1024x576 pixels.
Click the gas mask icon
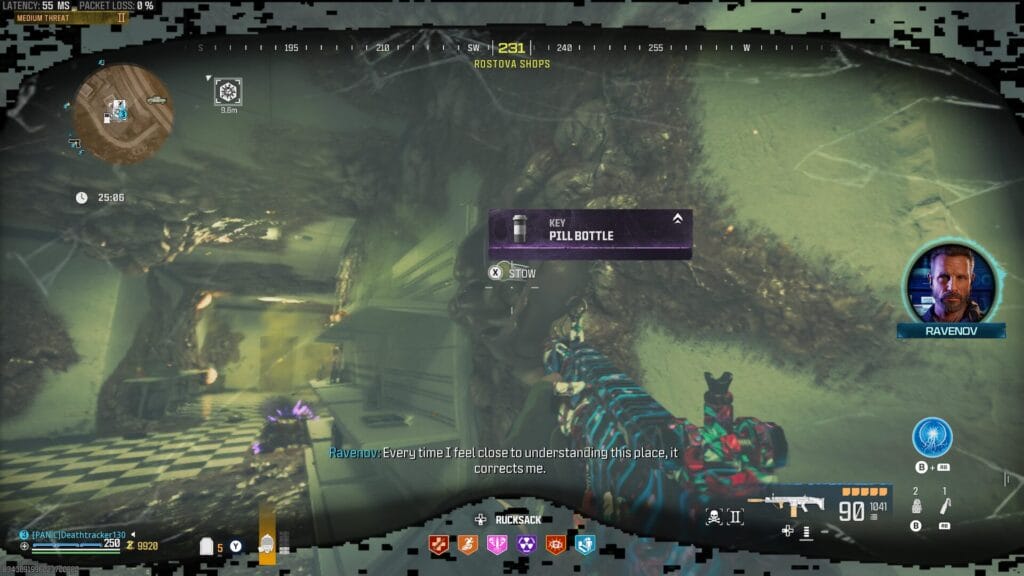(267, 544)
